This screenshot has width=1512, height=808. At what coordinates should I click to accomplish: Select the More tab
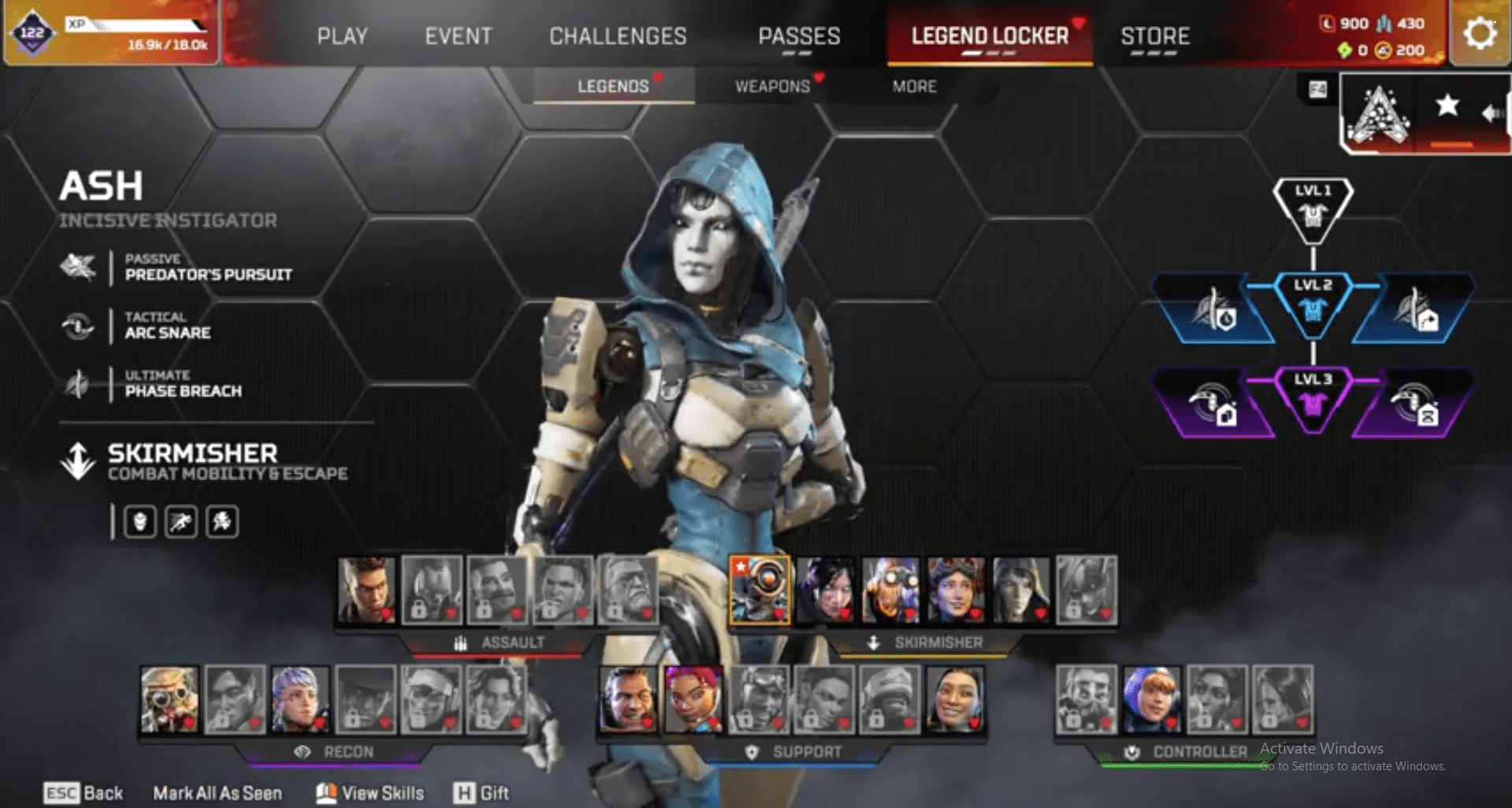click(x=914, y=87)
